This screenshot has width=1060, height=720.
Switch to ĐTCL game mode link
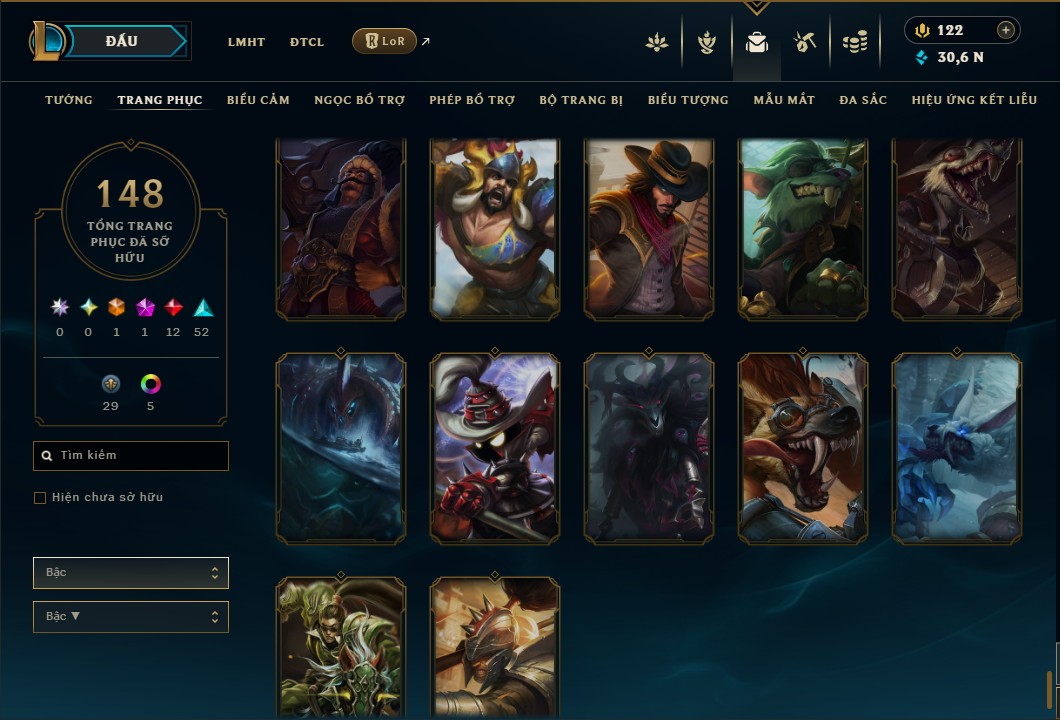click(x=307, y=42)
